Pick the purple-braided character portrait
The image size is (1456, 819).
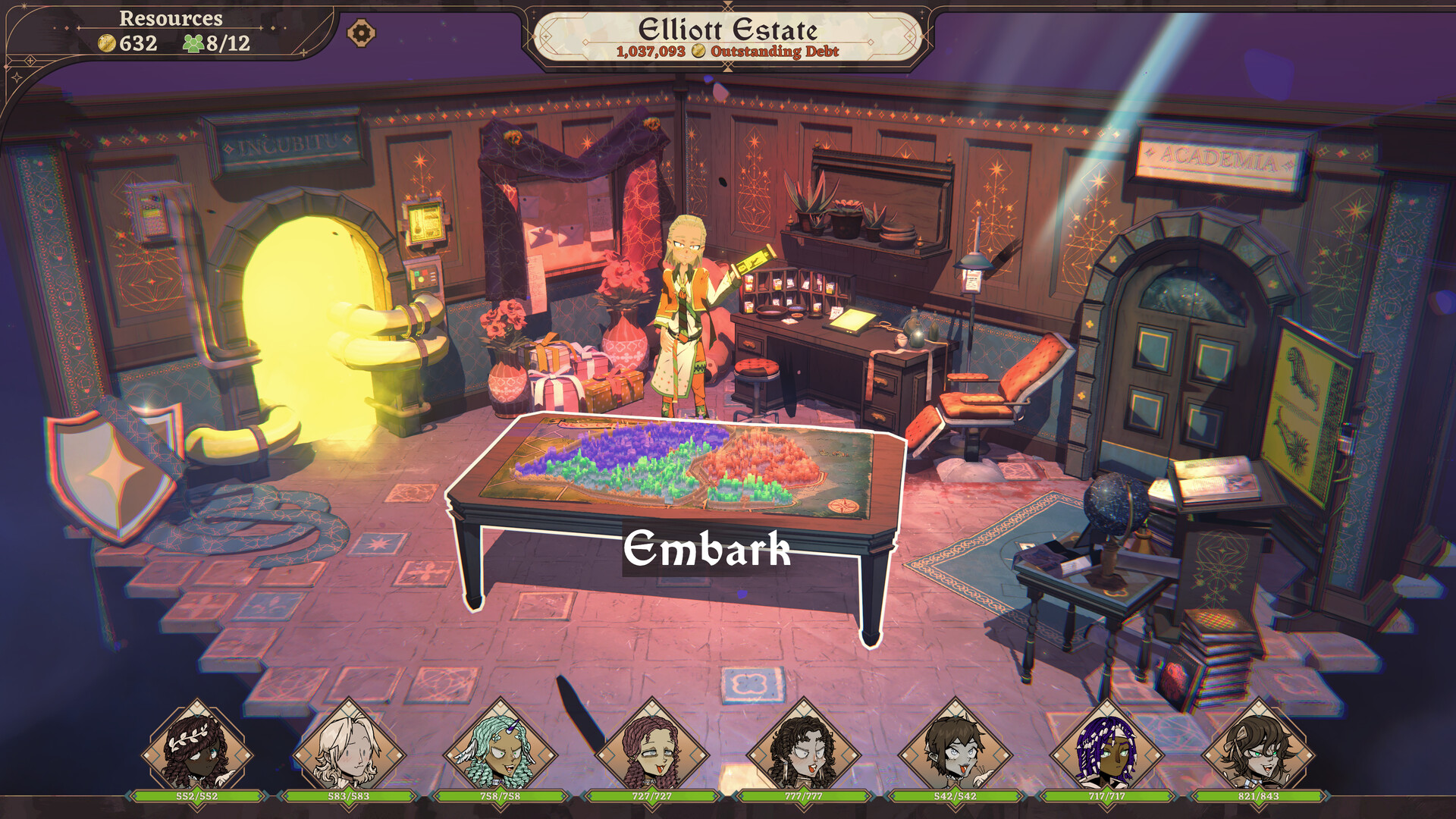(x=1107, y=747)
